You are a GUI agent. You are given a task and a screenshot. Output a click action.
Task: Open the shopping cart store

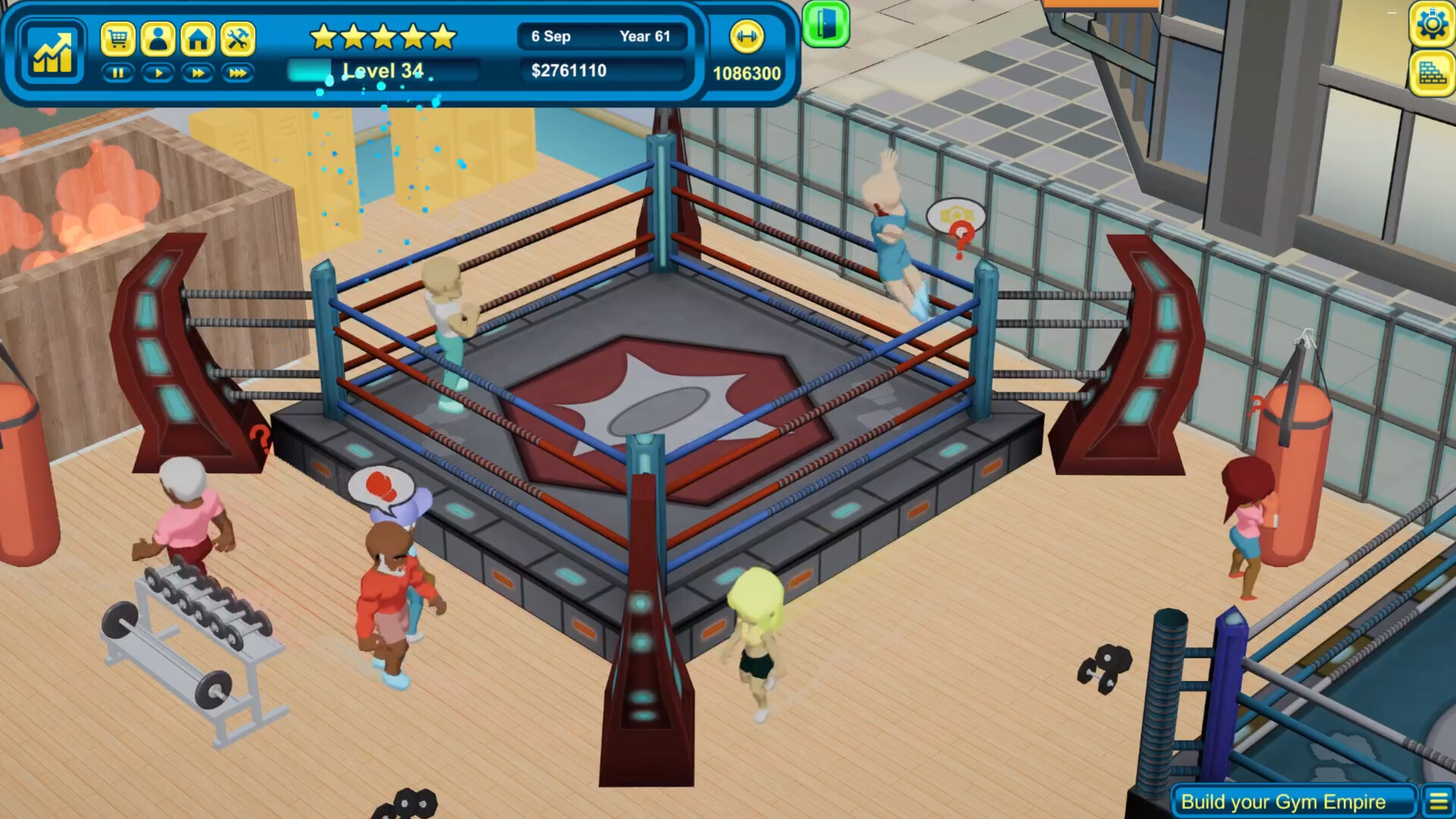point(118,38)
